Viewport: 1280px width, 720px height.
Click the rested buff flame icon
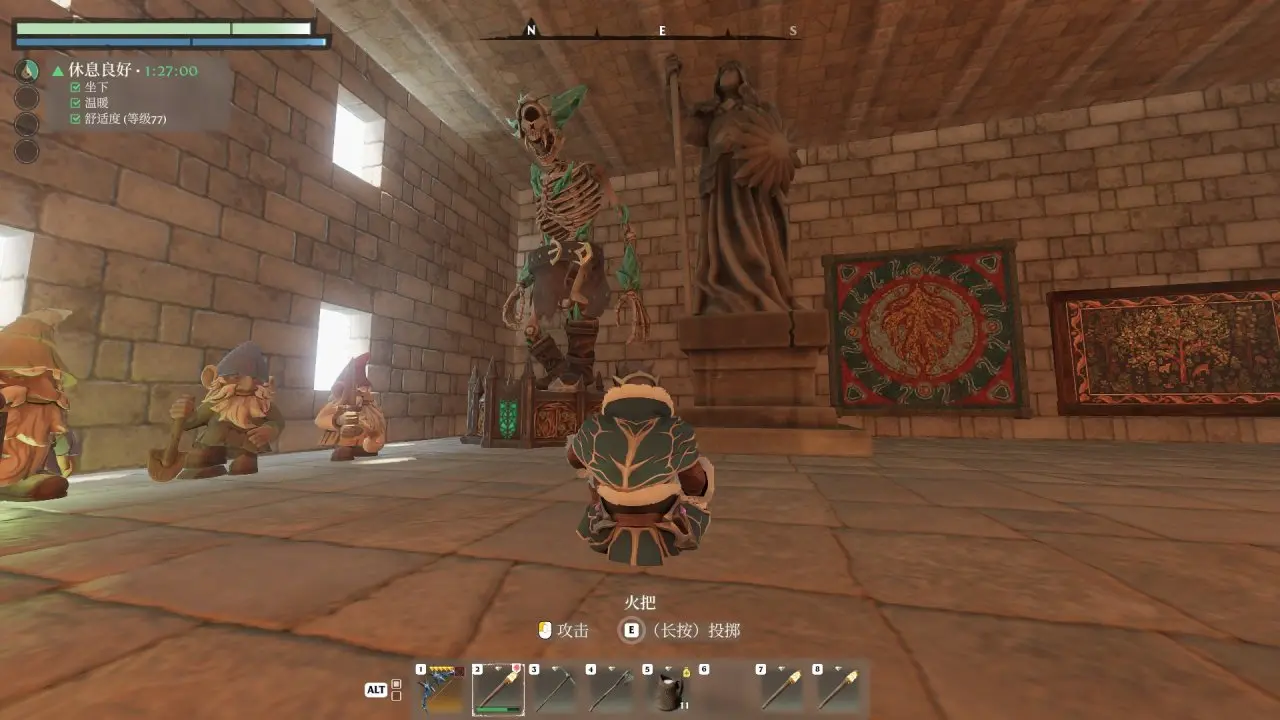27,71
